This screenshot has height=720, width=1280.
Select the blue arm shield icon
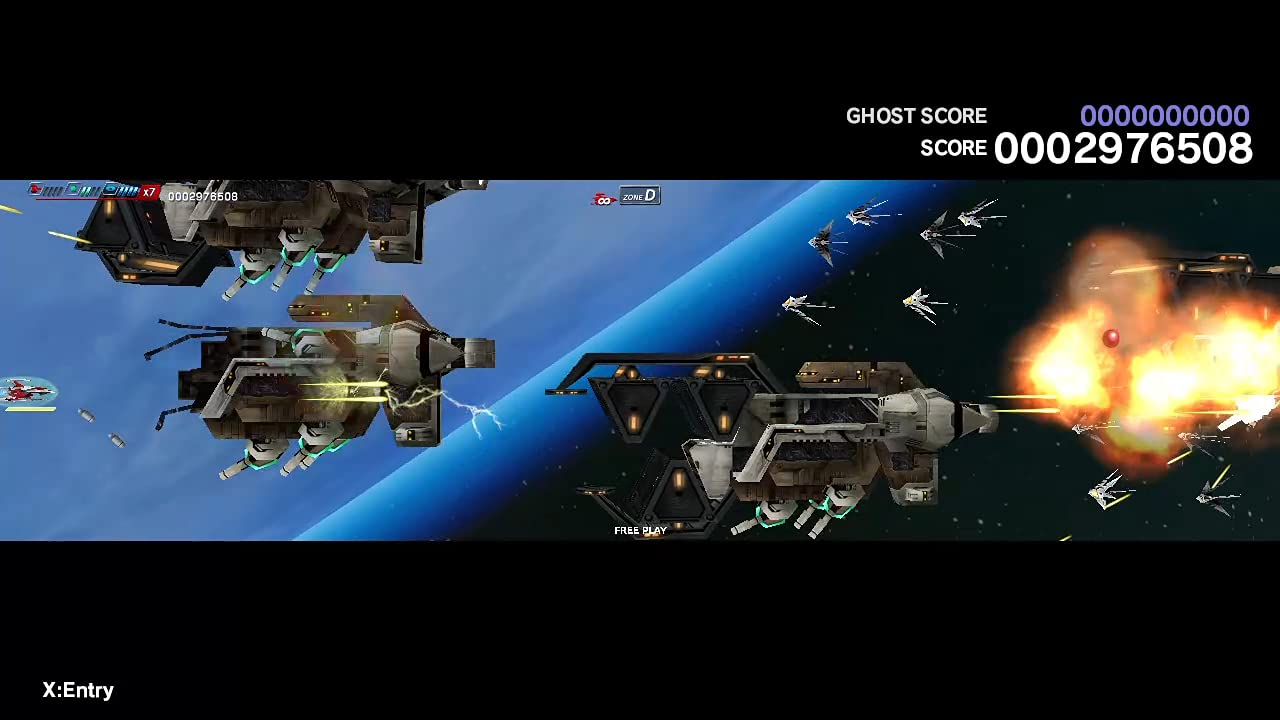pyautogui.click(x=112, y=190)
